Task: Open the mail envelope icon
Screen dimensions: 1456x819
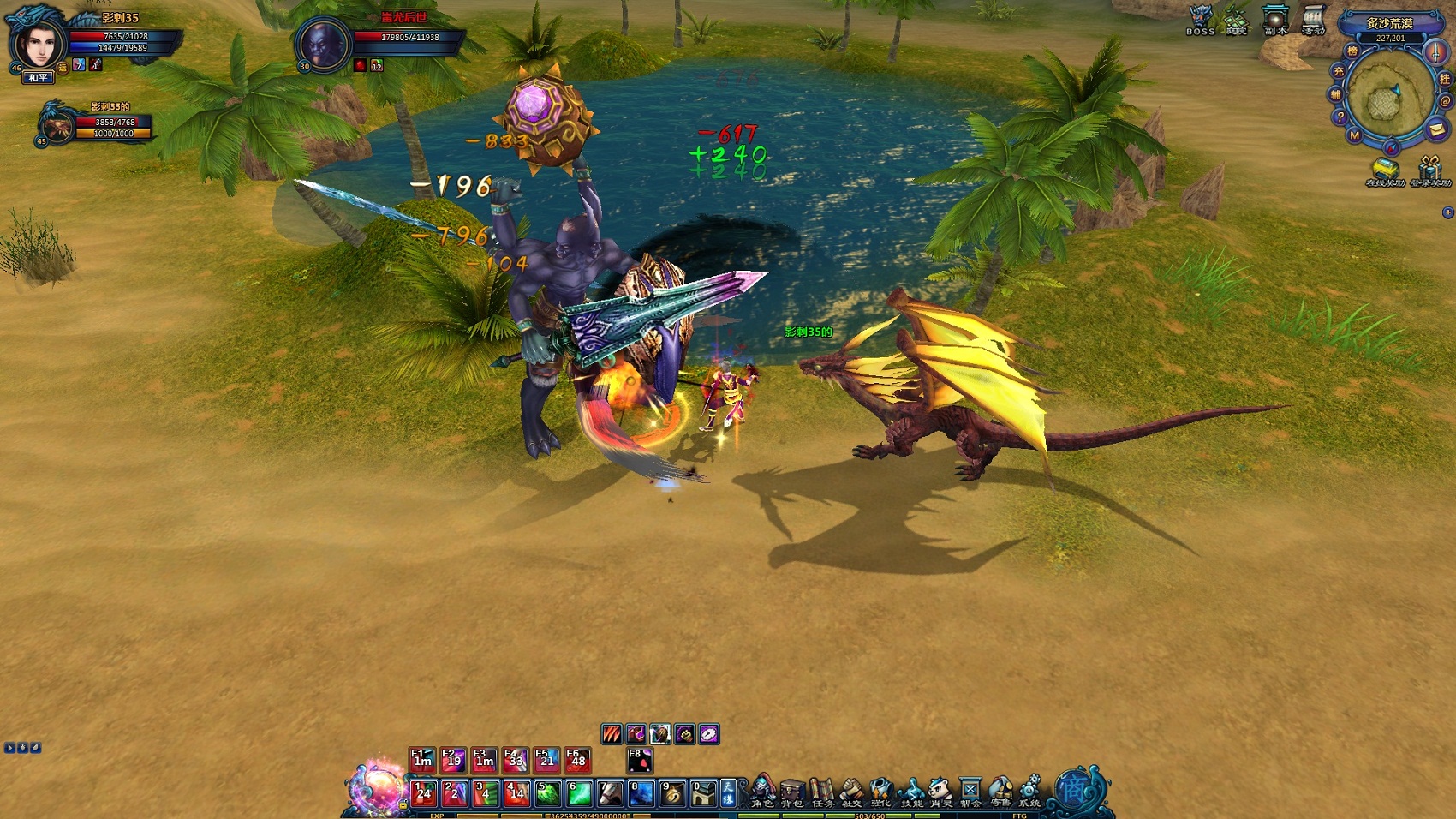Action: click(x=1436, y=129)
